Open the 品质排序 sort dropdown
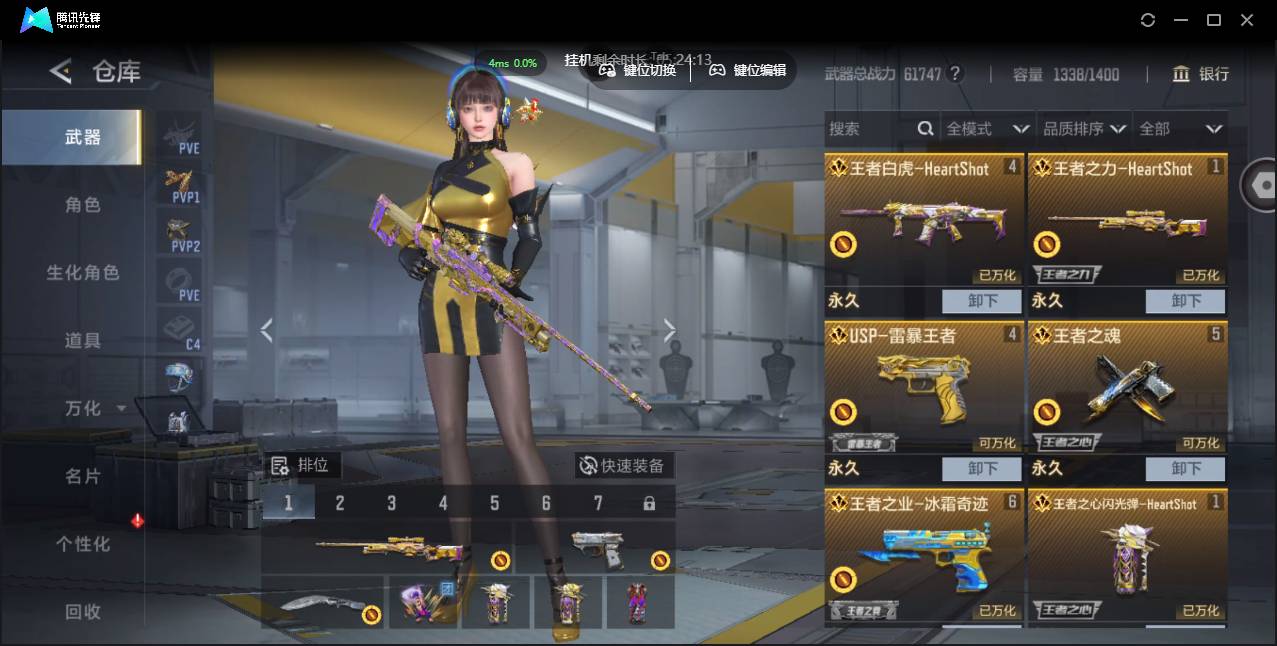Viewport: 1277px width, 646px height. (1084, 129)
